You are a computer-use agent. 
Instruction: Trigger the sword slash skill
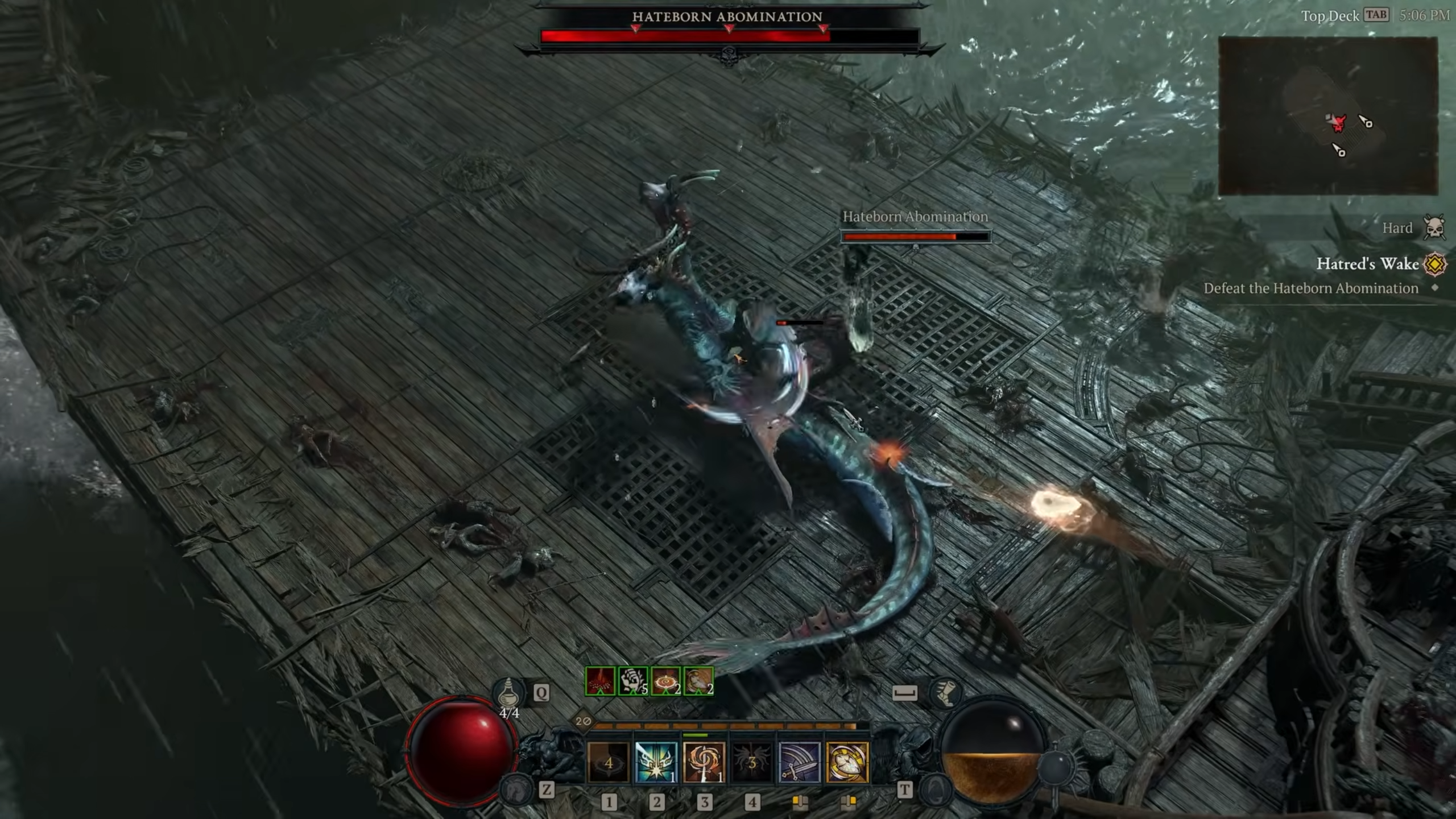[800, 762]
